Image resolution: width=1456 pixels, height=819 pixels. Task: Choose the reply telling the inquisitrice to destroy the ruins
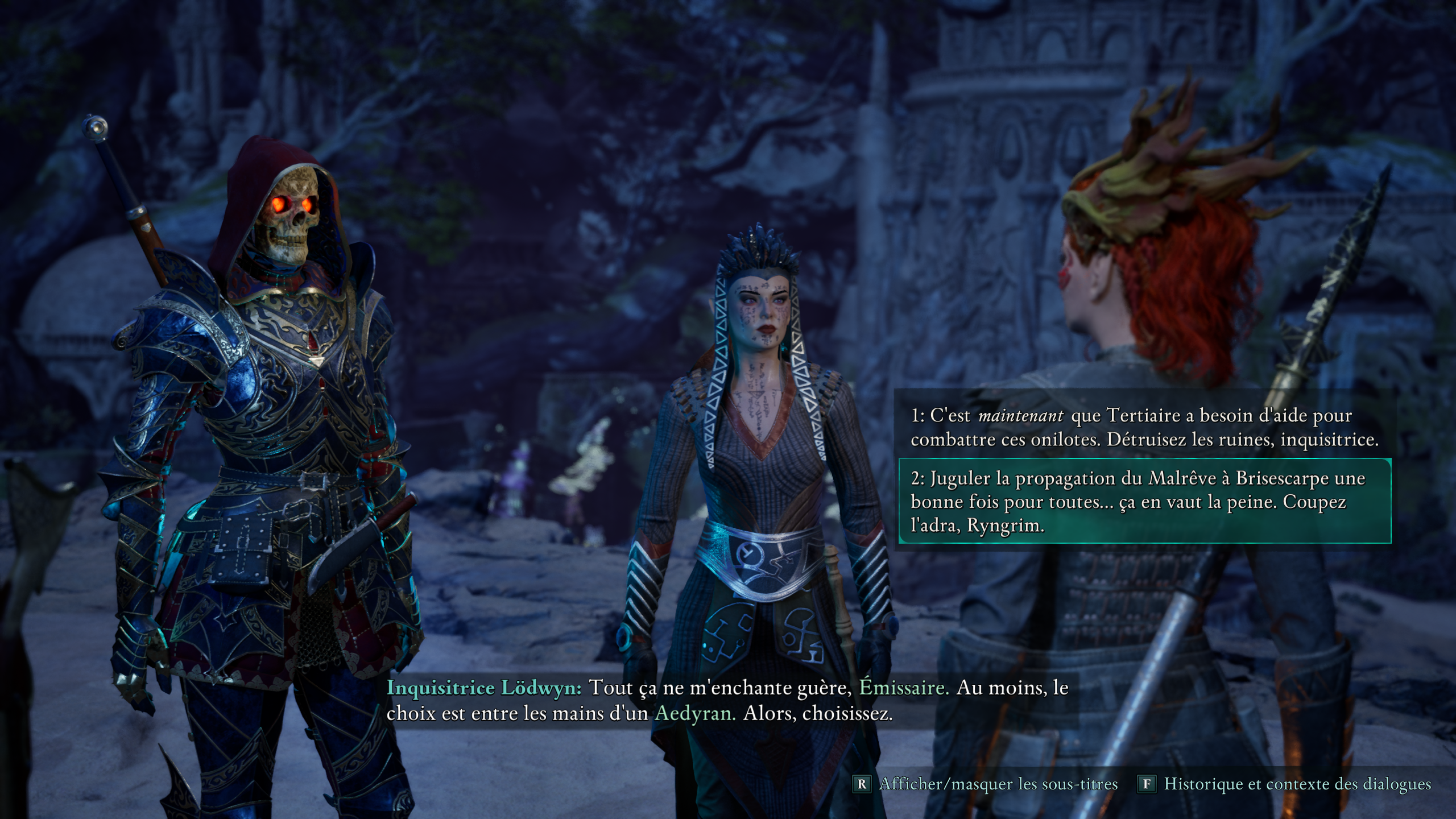point(1144,428)
